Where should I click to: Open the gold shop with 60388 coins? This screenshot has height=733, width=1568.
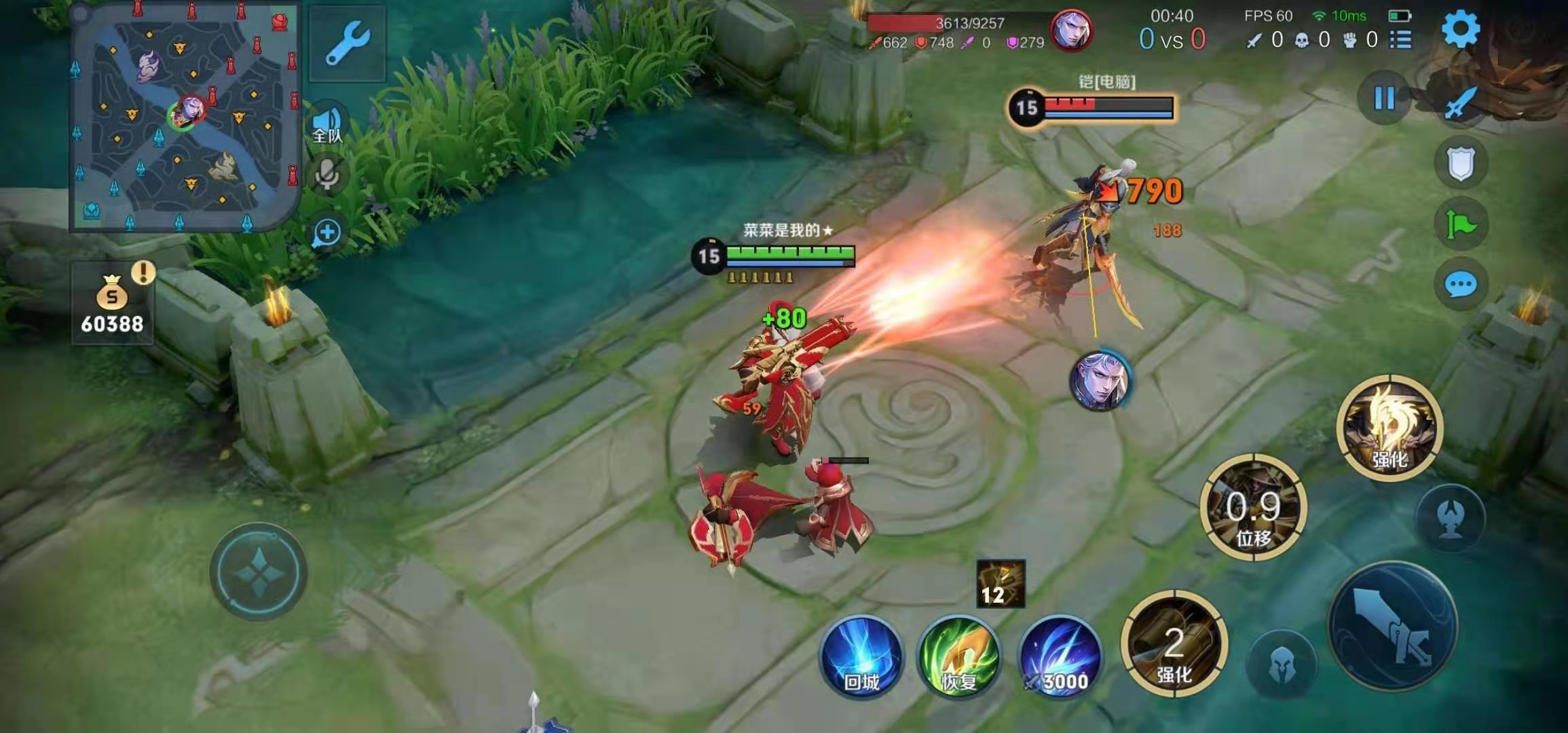[x=112, y=303]
